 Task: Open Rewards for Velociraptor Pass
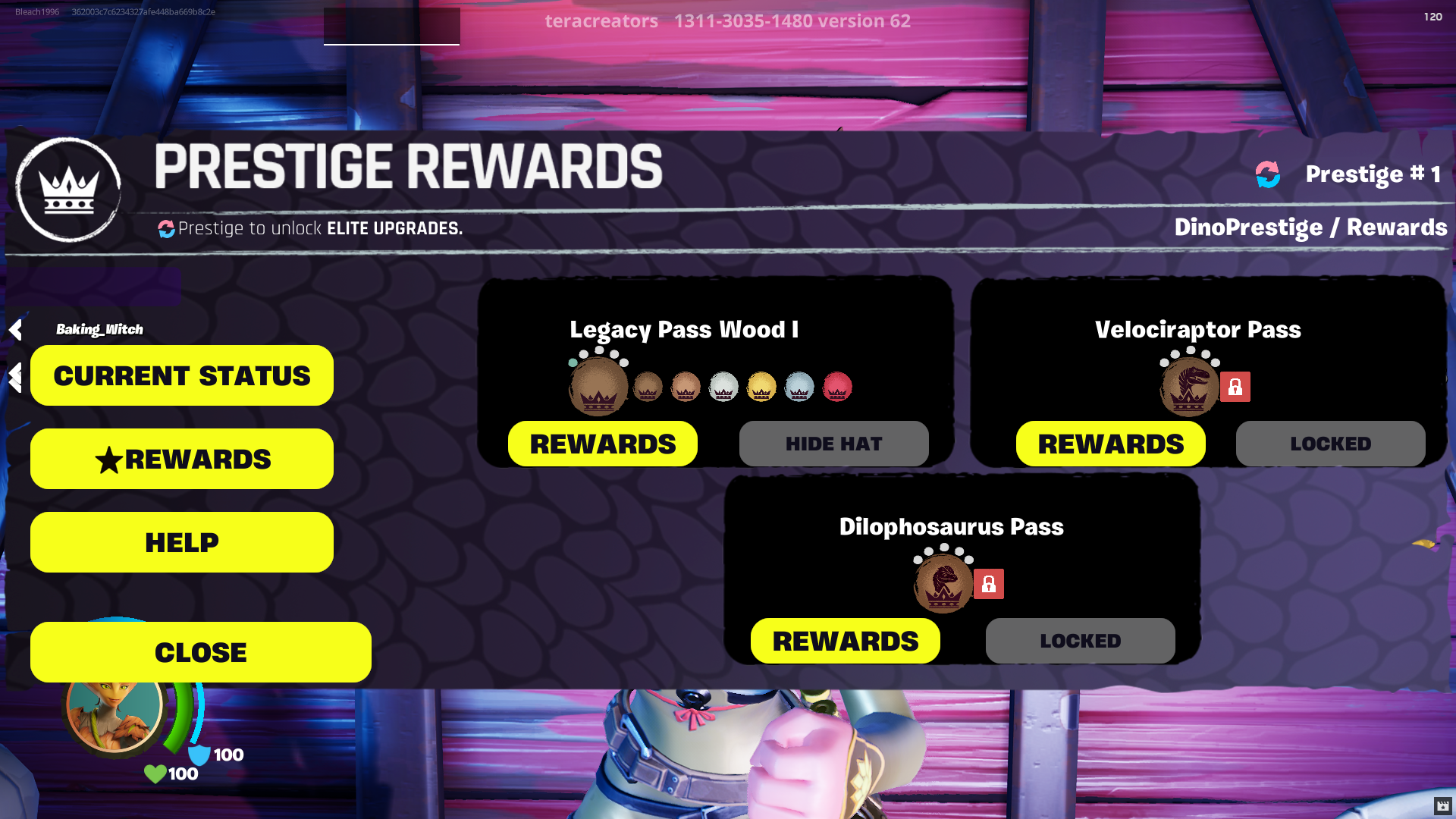[1110, 444]
